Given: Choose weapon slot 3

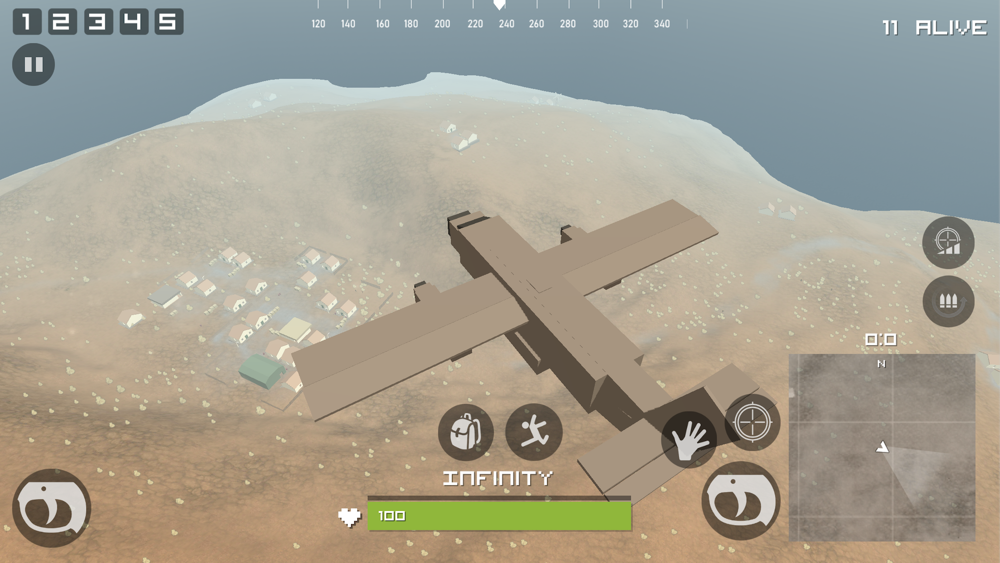Looking at the screenshot, I should (x=97, y=21).
